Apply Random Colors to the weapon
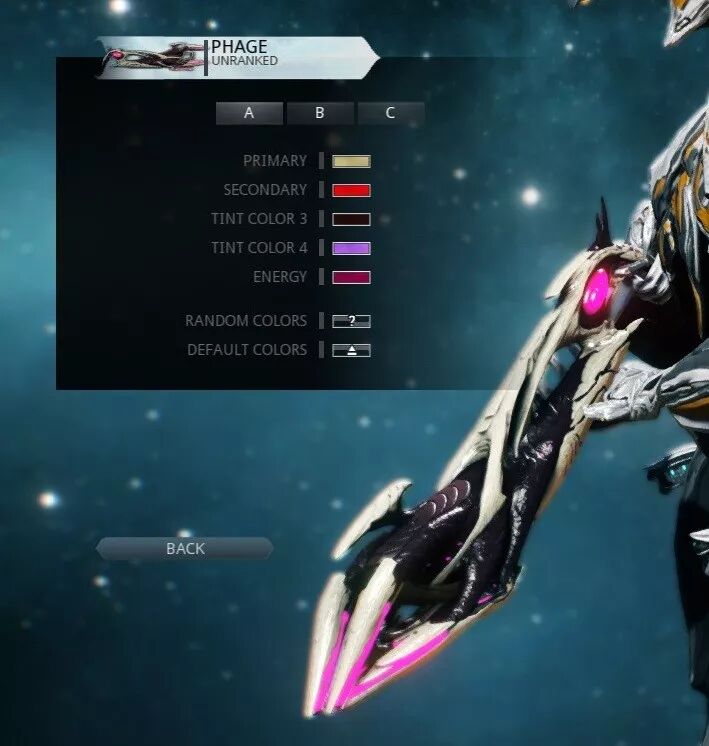Viewport: 709px width, 746px height. pos(351,321)
